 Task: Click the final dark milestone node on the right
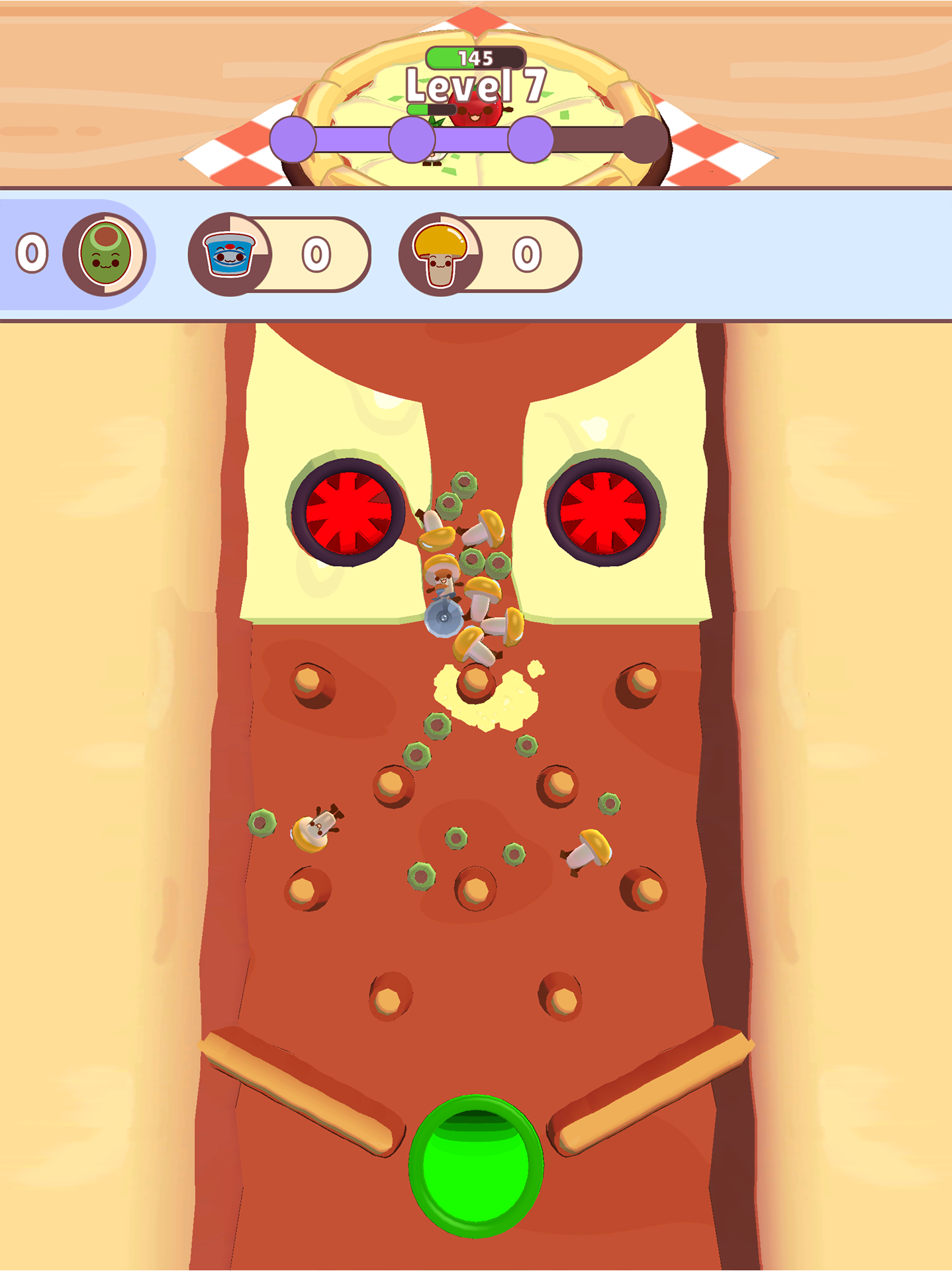pos(645,136)
